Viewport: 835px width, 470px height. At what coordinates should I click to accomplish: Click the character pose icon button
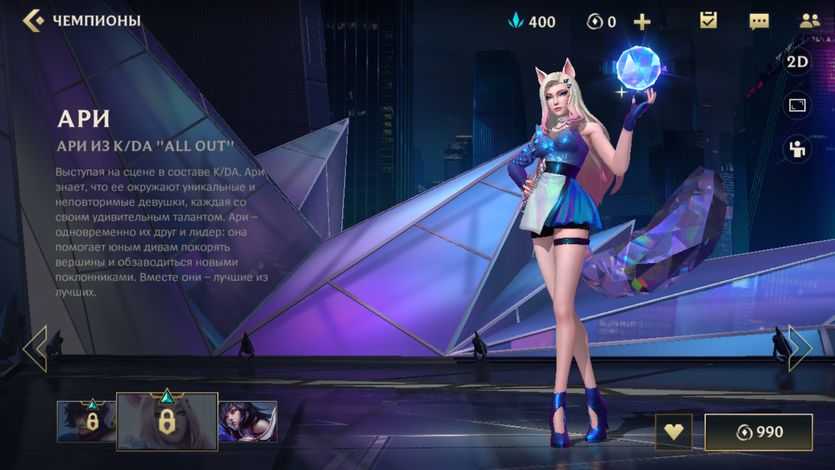click(x=797, y=148)
